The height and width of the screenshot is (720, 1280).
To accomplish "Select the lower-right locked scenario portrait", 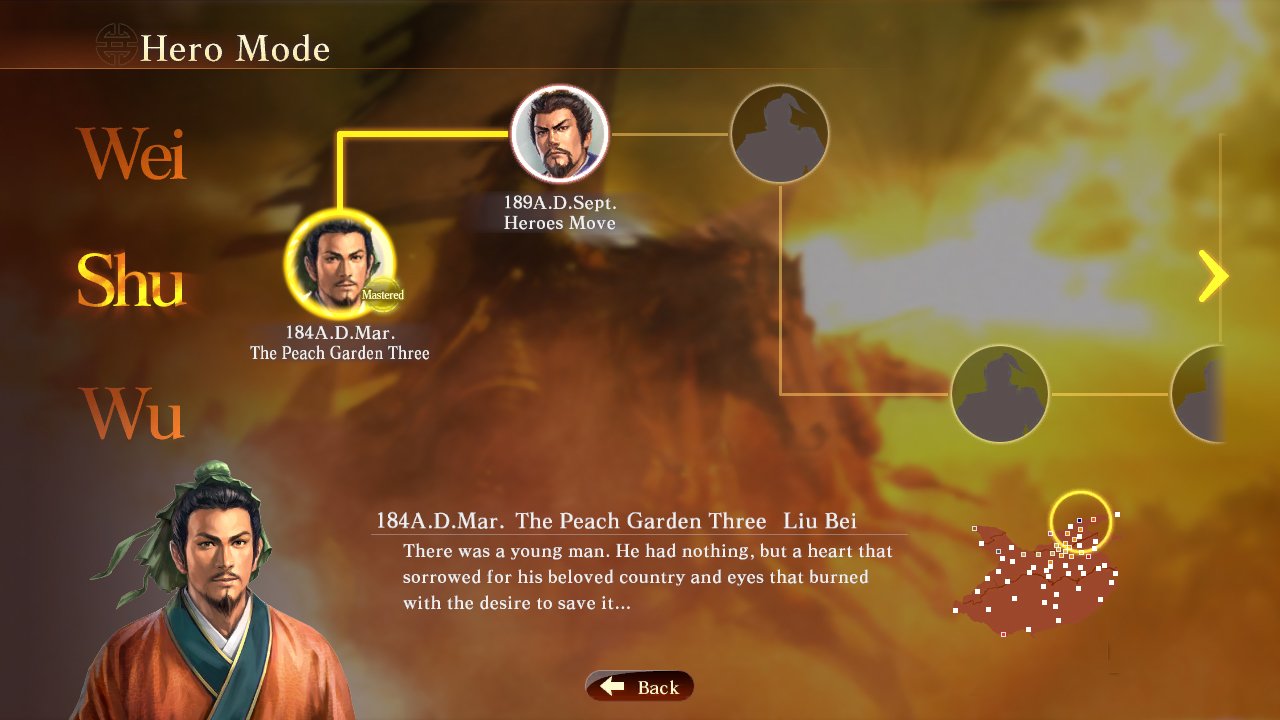I will click(x=999, y=393).
